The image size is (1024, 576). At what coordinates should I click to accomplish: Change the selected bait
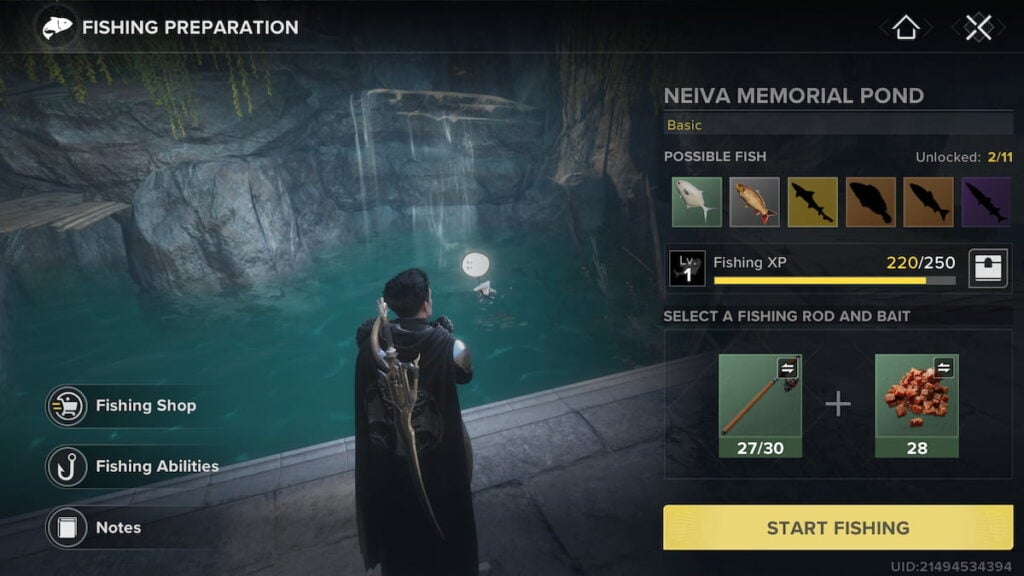point(916,405)
